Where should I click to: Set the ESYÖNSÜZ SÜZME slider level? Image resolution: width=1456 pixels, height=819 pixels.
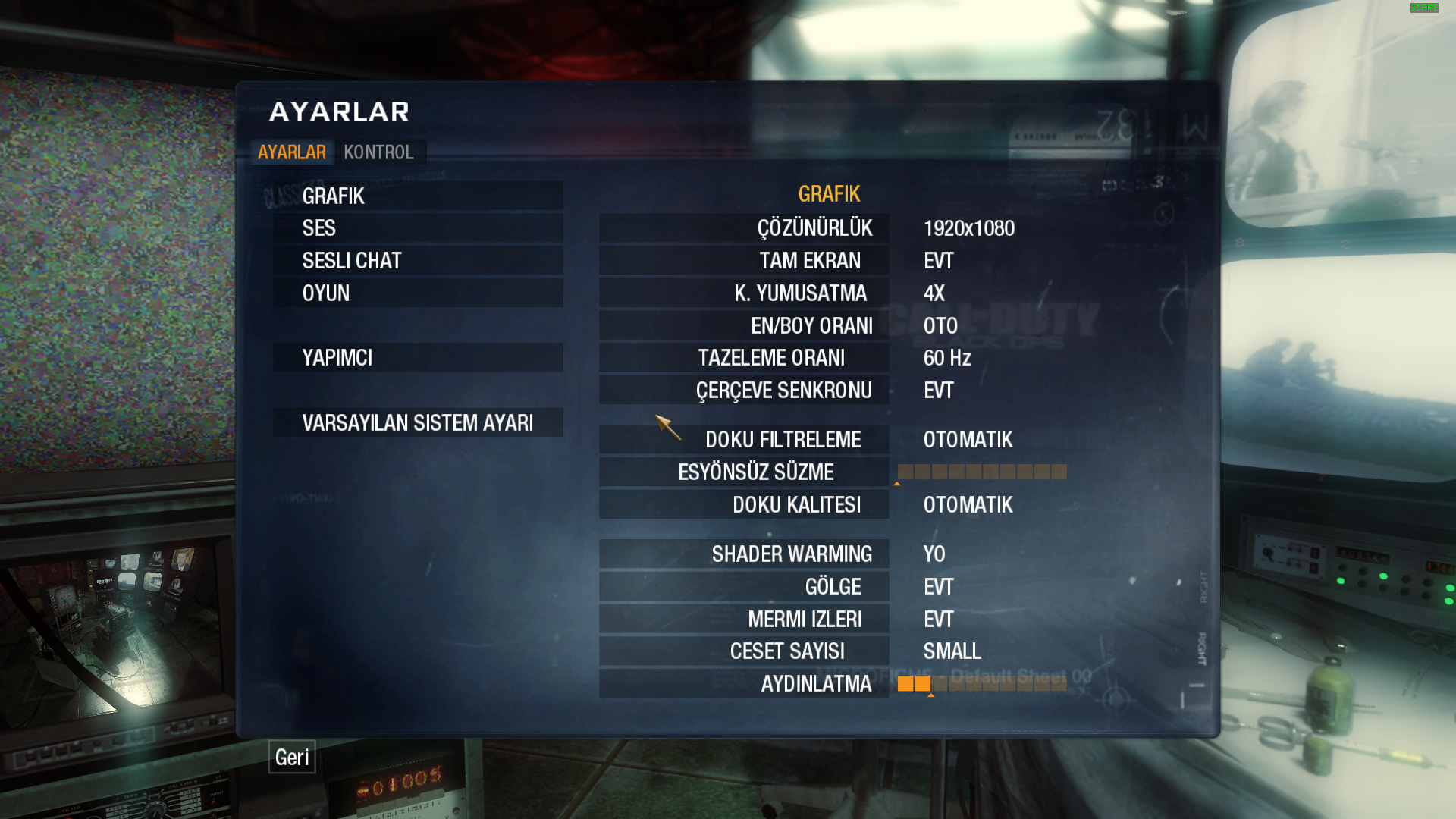point(982,472)
